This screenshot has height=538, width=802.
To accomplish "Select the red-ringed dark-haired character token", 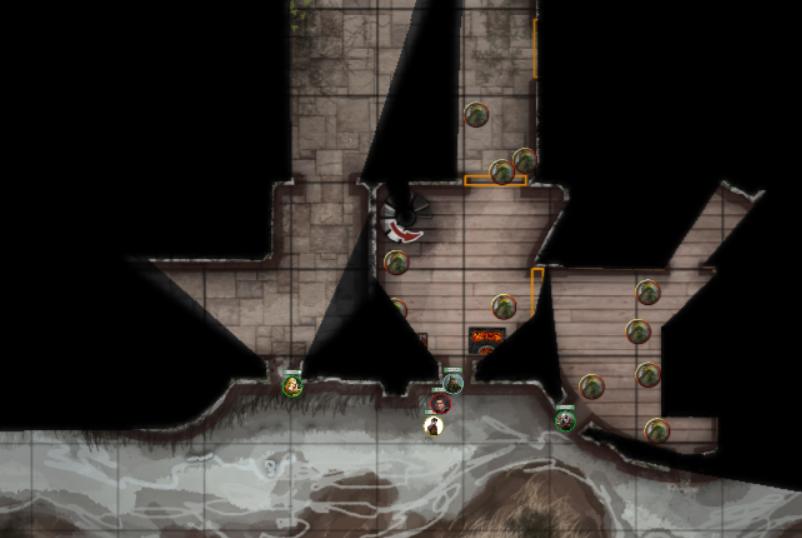I will [x=440, y=404].
